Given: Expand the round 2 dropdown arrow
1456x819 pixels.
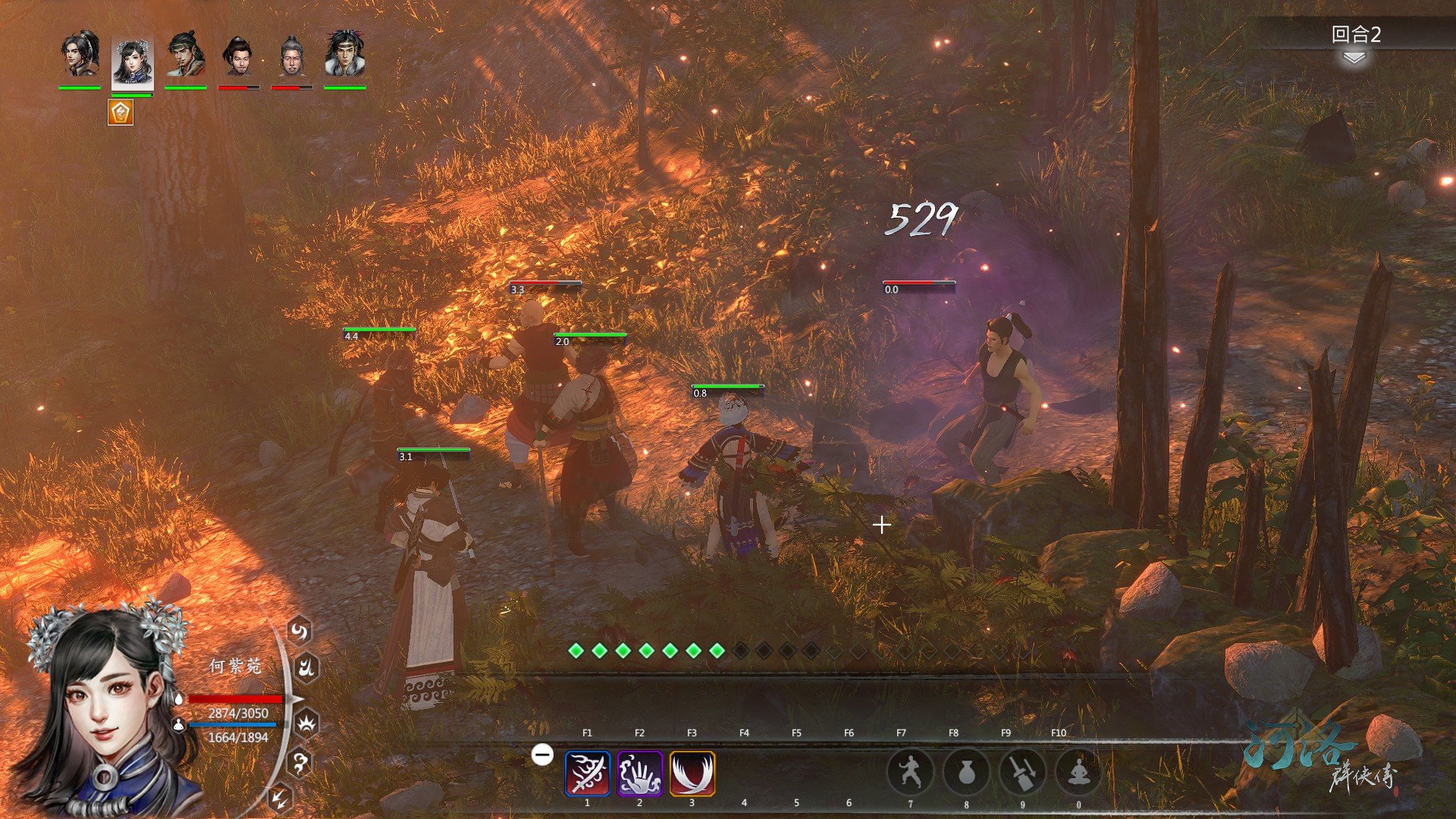Looking at the screenshot, I should pos(1354,58).
